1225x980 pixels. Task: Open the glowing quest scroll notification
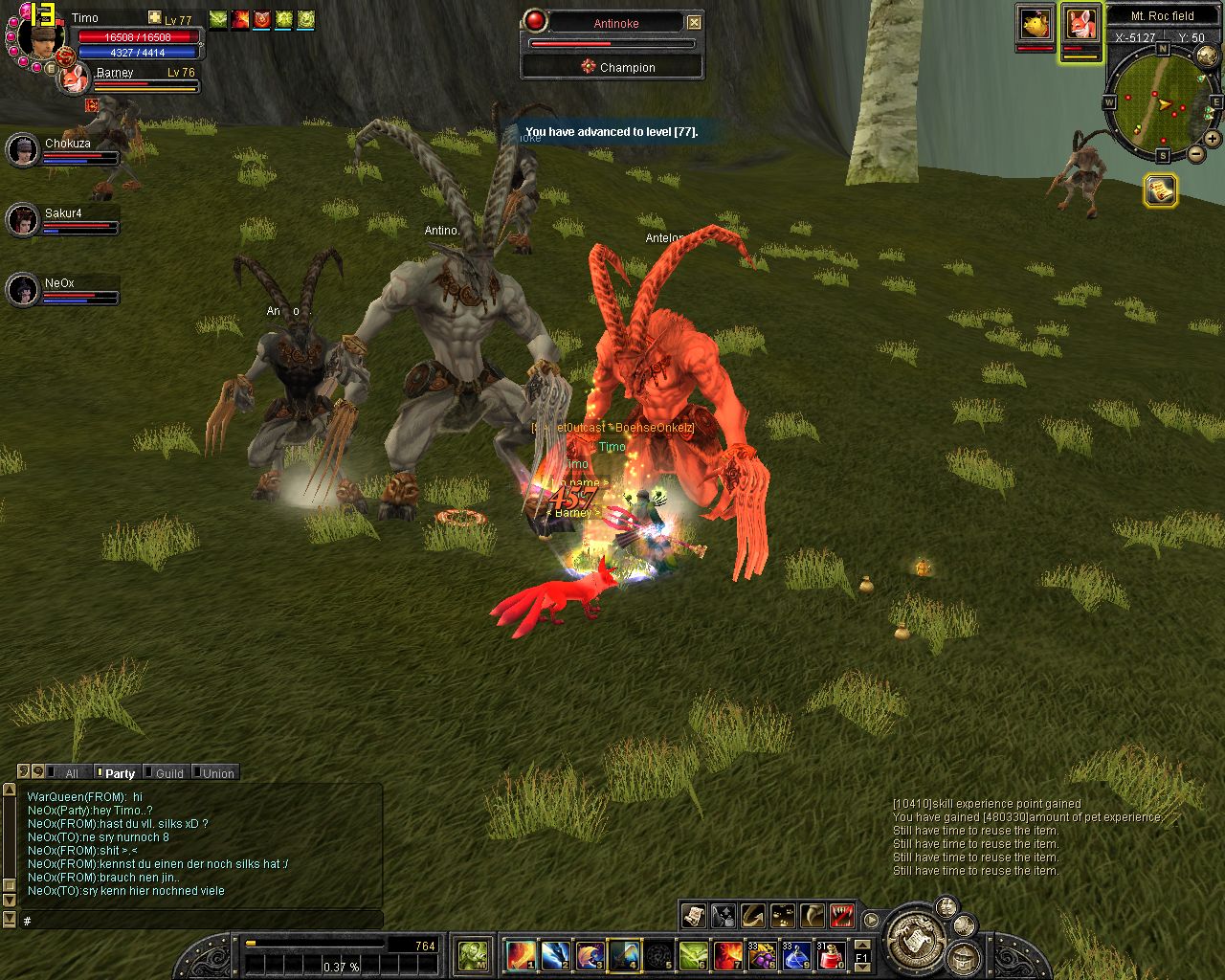tap(1161, 190)
